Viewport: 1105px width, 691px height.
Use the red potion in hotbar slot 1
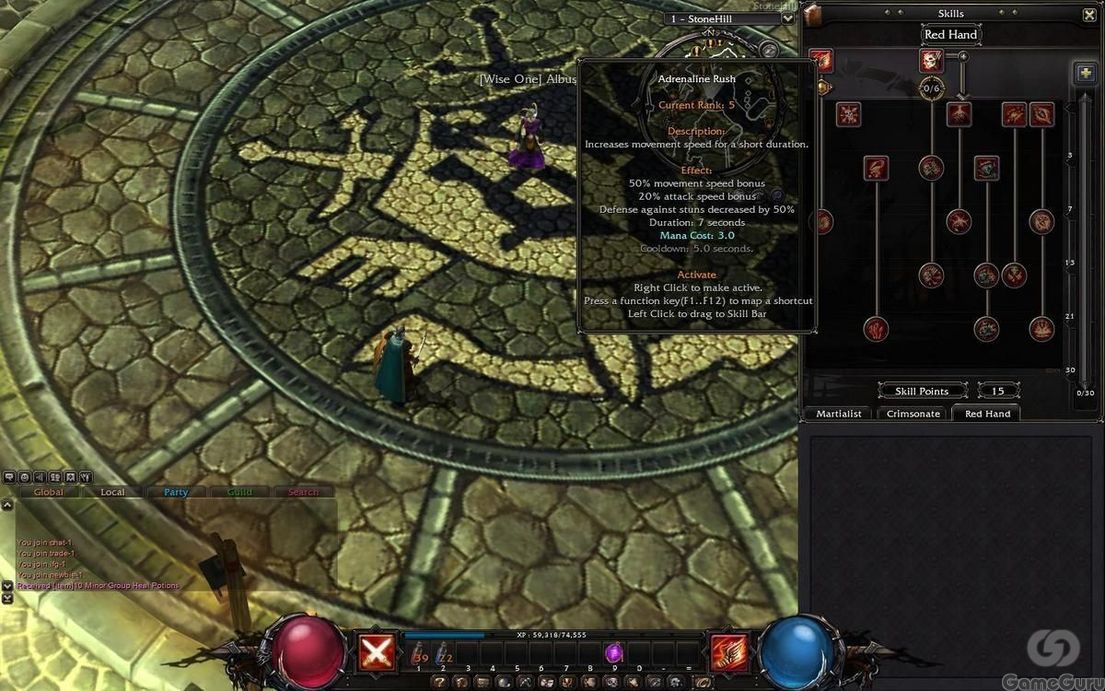pyautogui.click(x=420, y=654)
